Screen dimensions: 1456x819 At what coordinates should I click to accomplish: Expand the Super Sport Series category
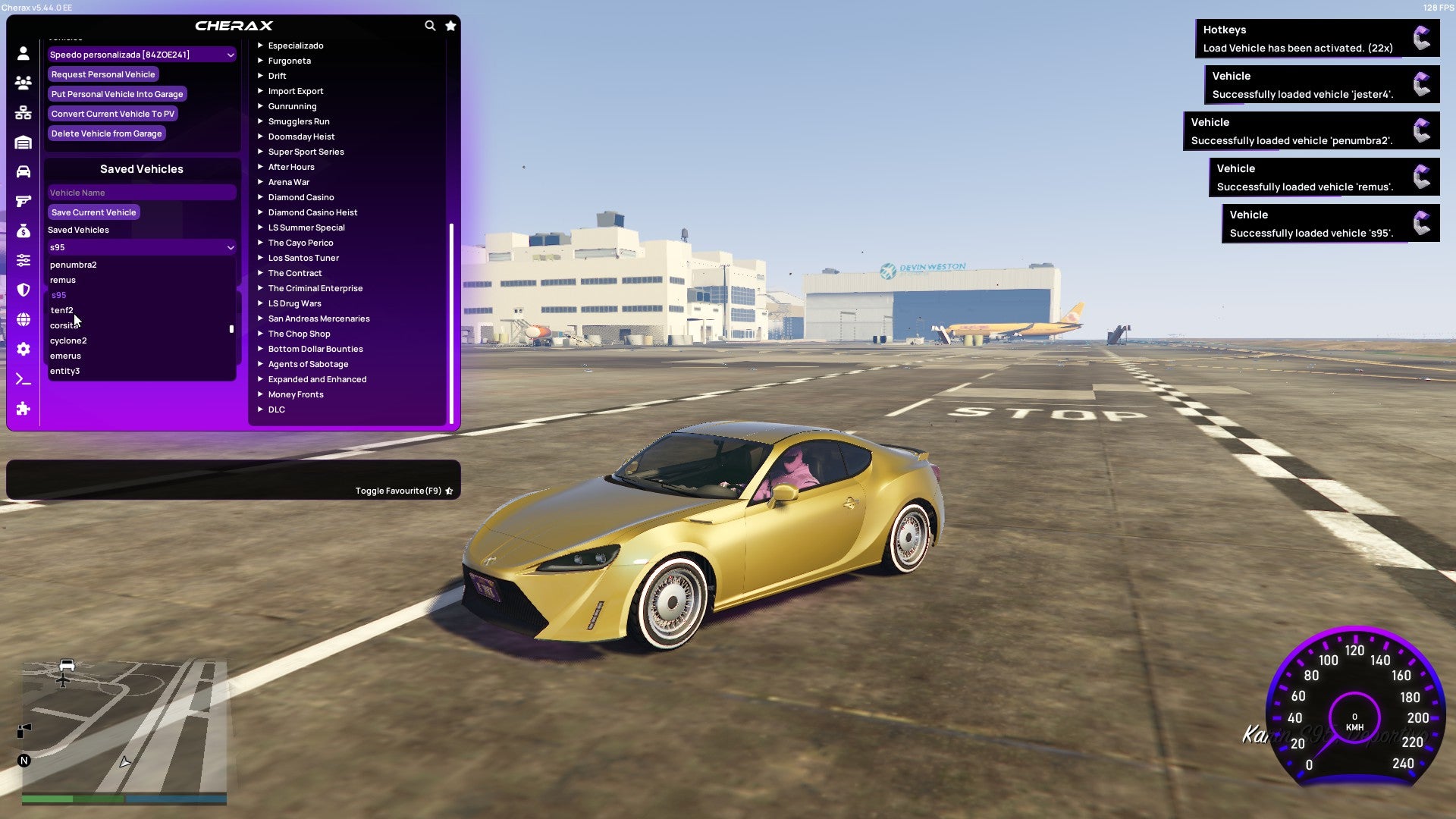pos(306,152)
